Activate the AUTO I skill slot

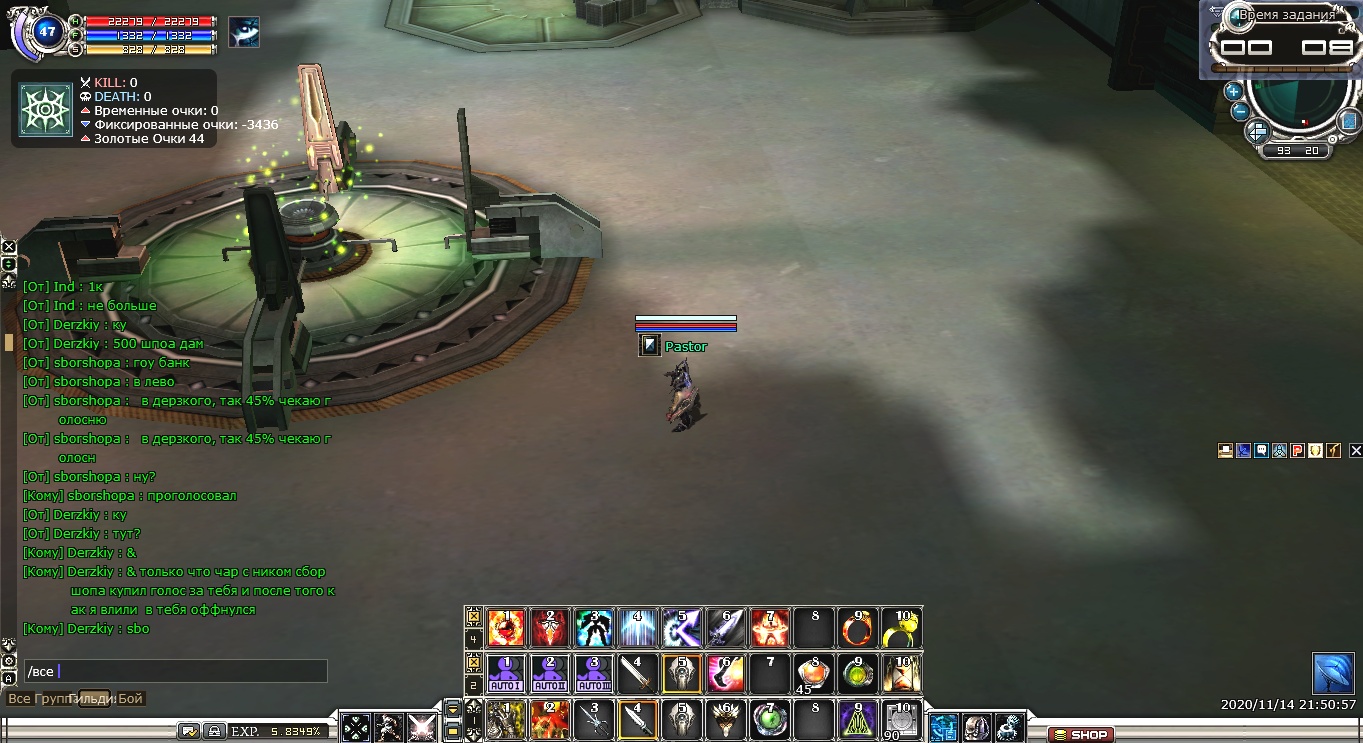506,674
